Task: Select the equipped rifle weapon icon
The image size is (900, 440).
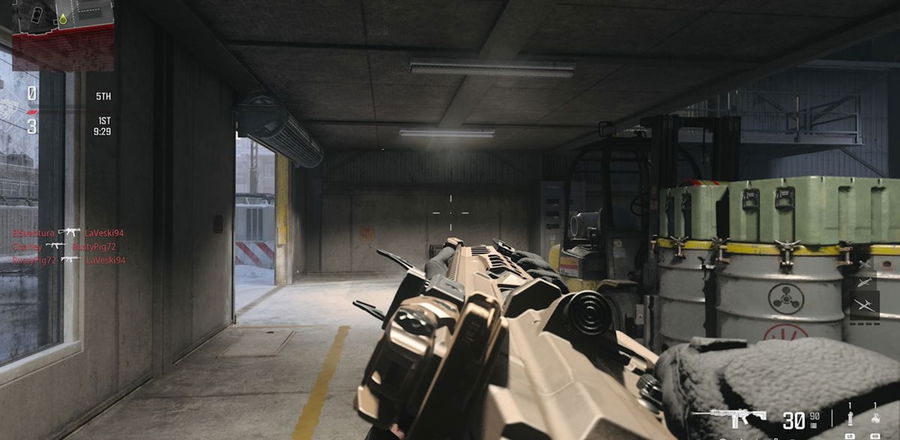Action: tap(728, 416)
